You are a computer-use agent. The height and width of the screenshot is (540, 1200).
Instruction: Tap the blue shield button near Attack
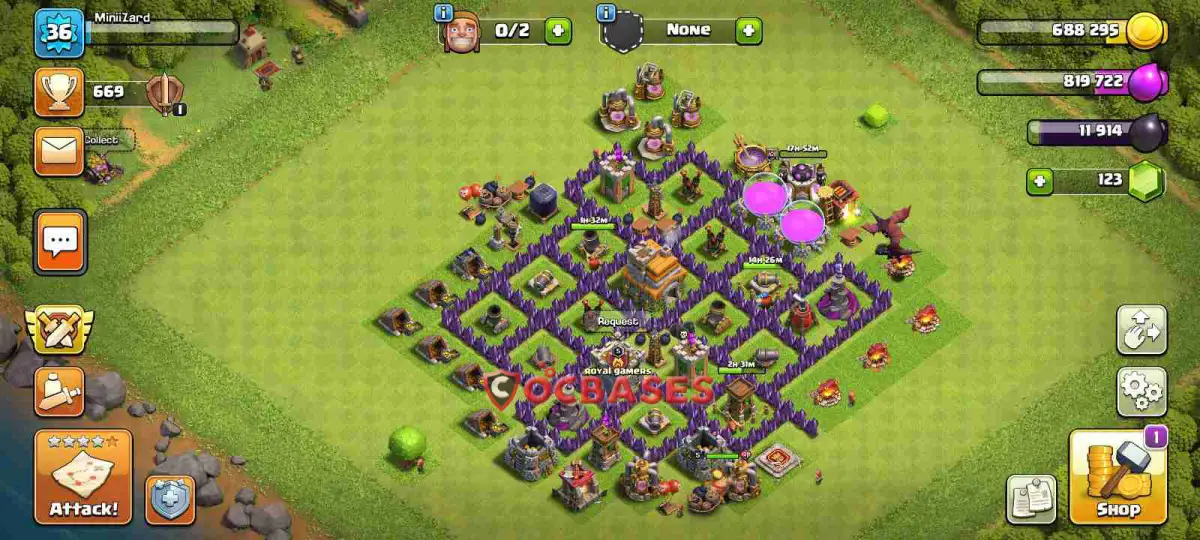[170, 499]
